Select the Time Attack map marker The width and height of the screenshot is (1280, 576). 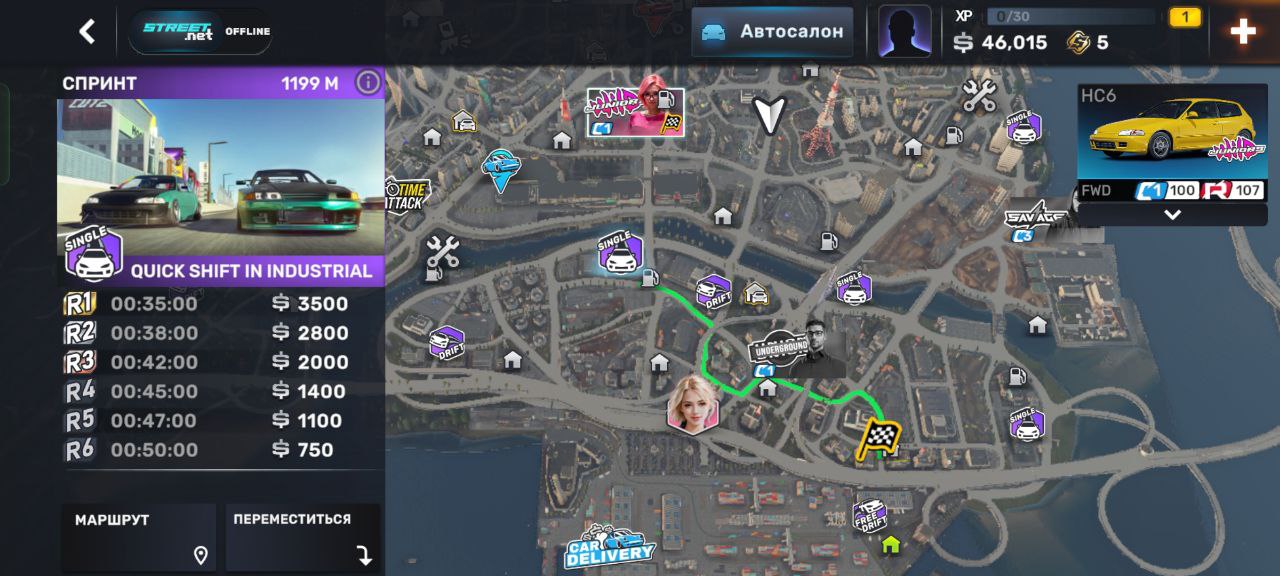coord(408,193)
